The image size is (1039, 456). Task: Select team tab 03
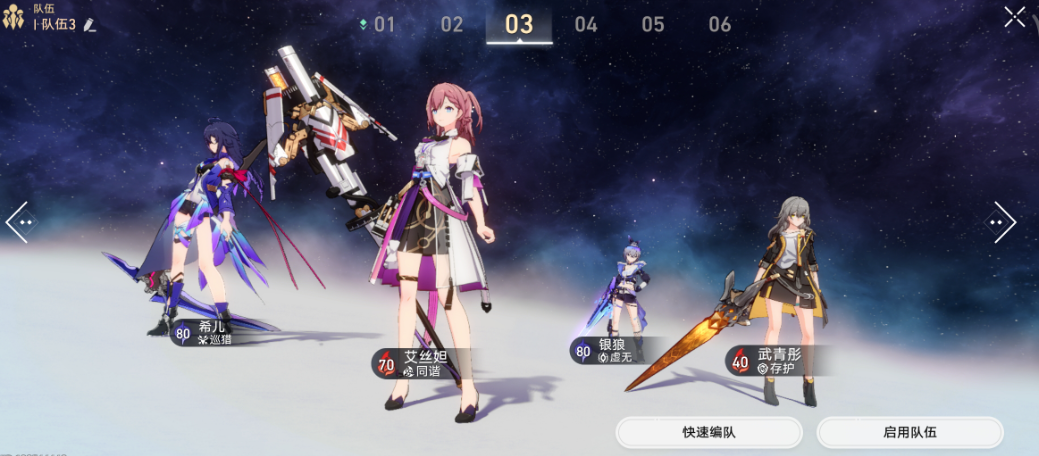click(x=519, y=25)
